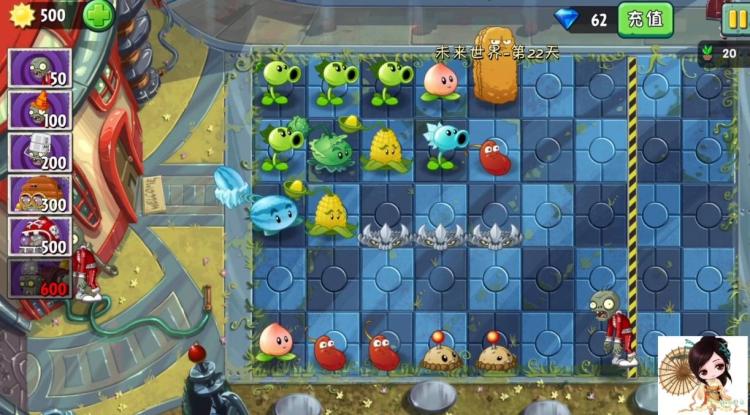Select the 600-cost zombie card
Screen dimensions: 750x415
point(39,278)
